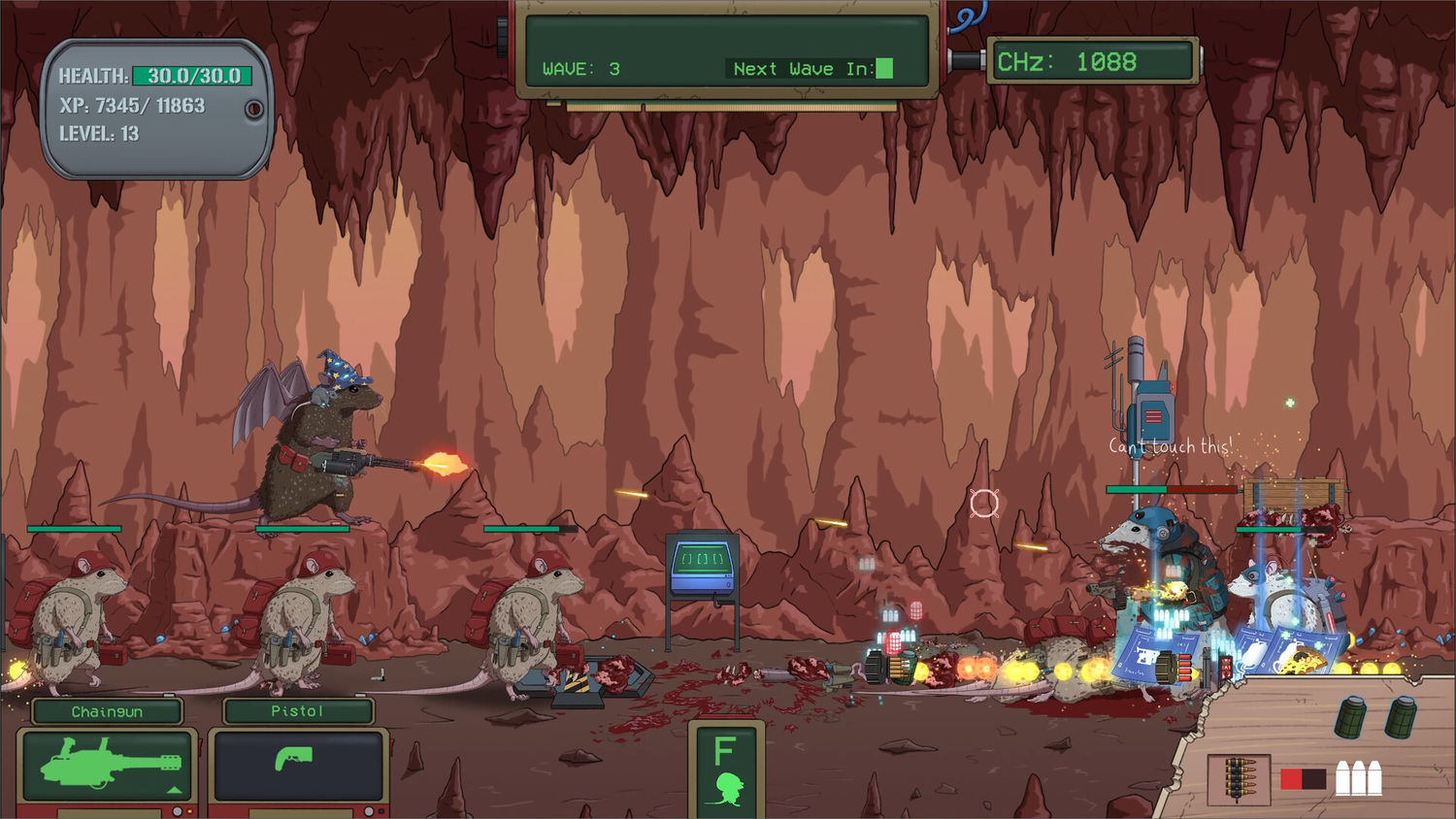Screen dimensions: 1456x819
Task: Click the ammo belt icon
Action: 1238,778
